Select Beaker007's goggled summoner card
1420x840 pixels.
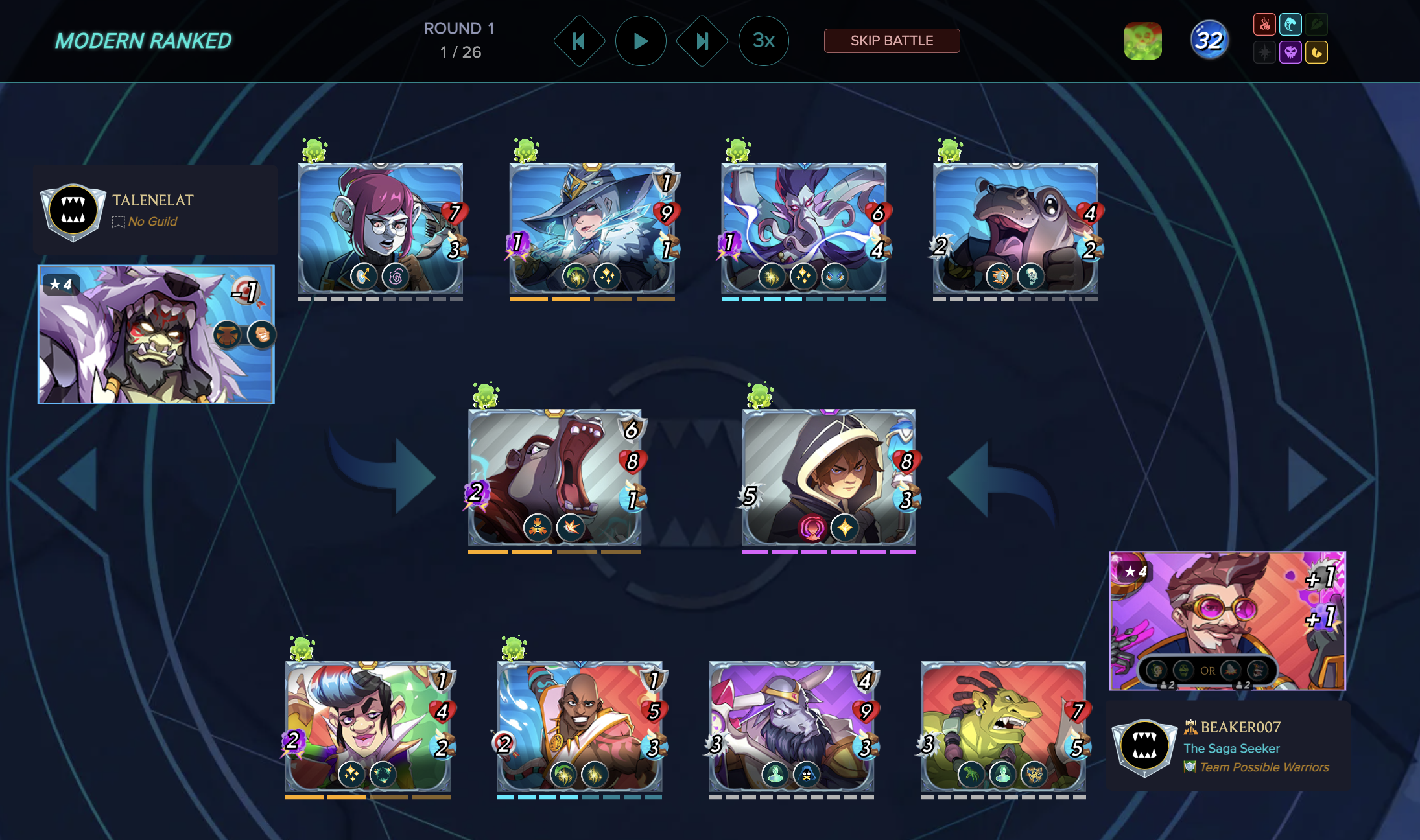[x=1227, y=620]
